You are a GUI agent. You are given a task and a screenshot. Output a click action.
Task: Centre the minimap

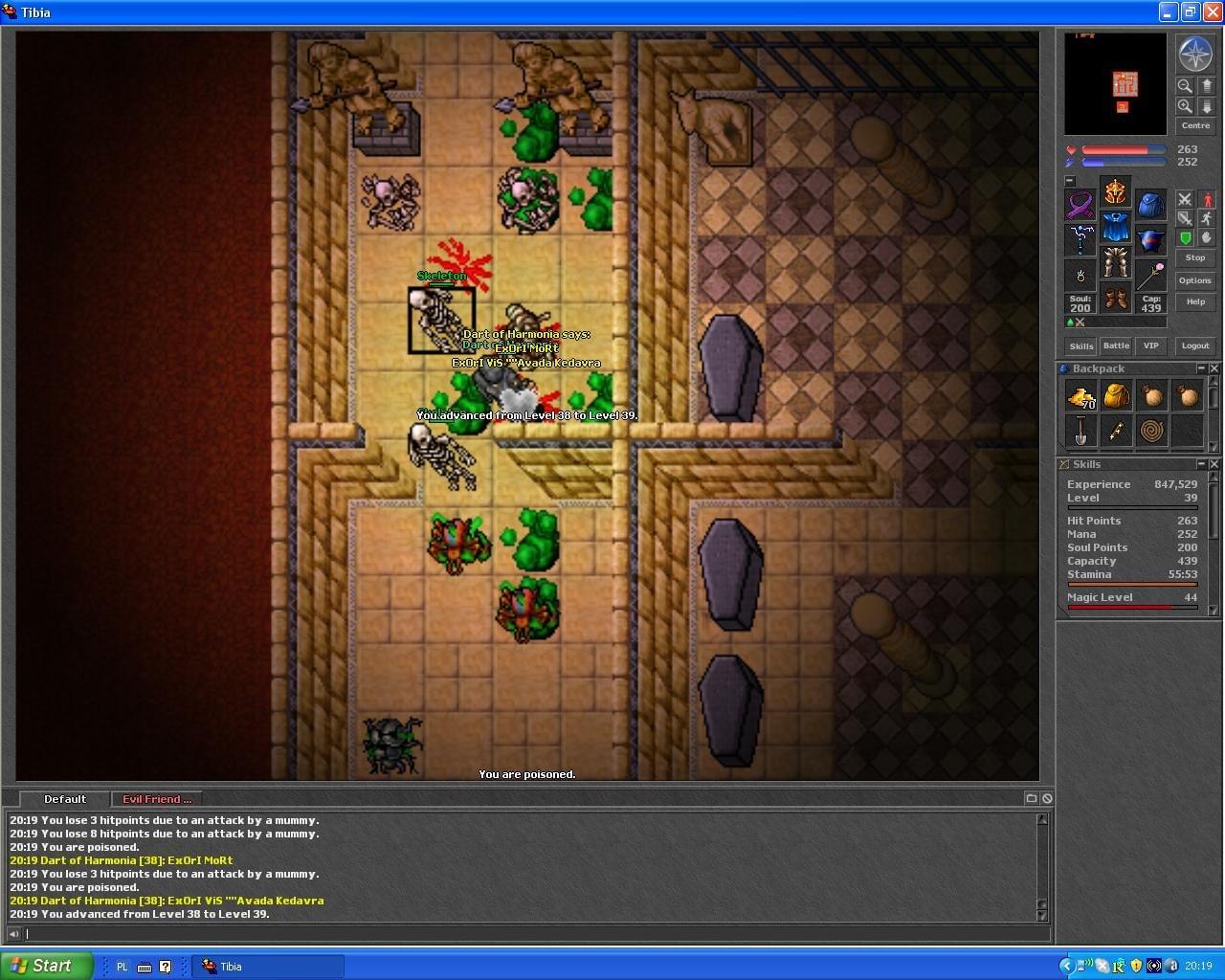(1194, 125)
